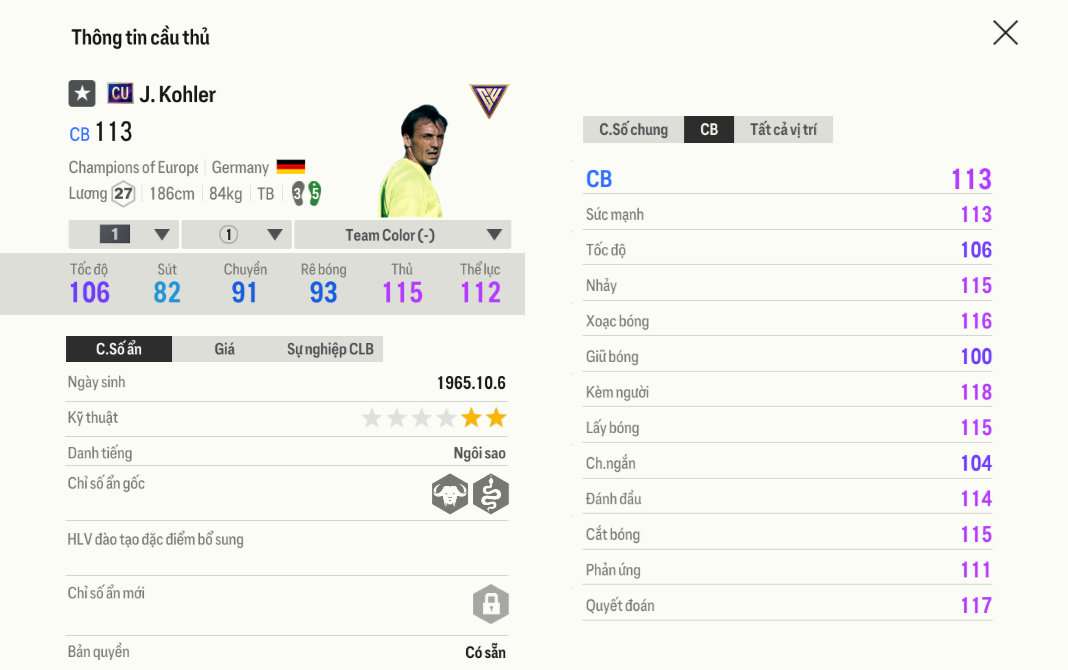
Task: Switch to the Giá tab
Action: pyautogui.click(x=224, y=349)
